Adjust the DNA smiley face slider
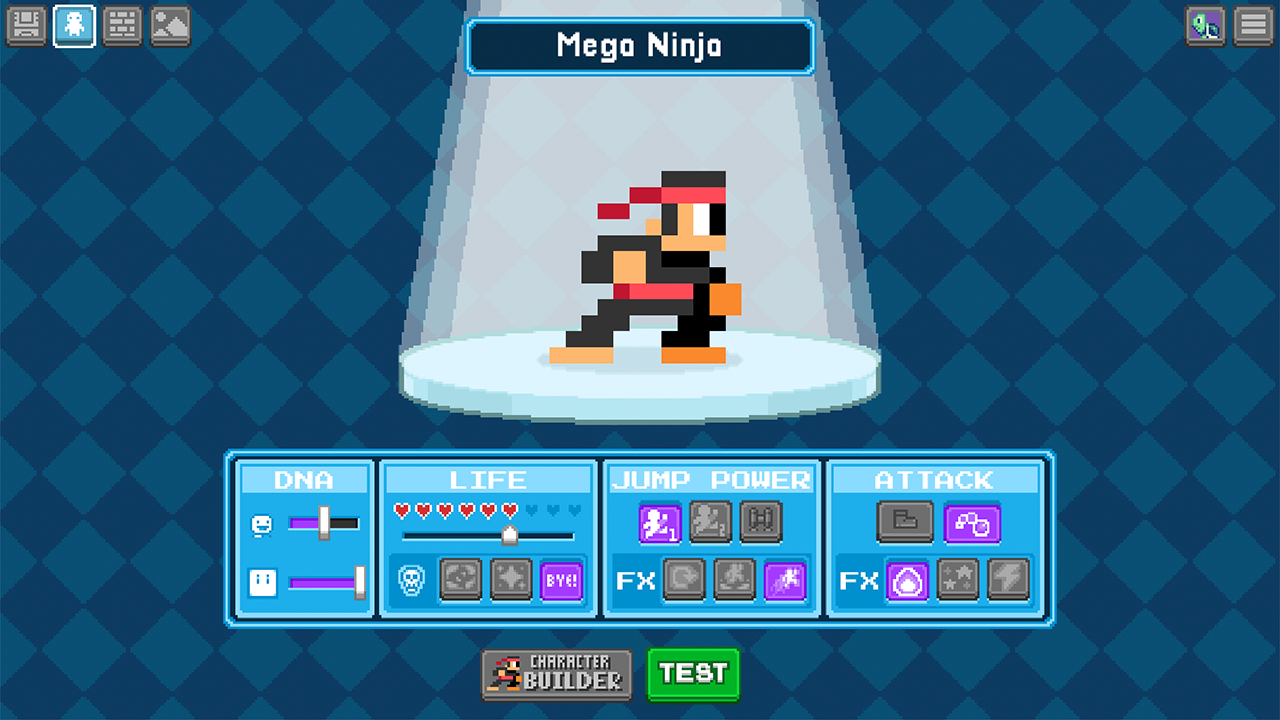This screenshot has width=1280, height=720. 324,523
